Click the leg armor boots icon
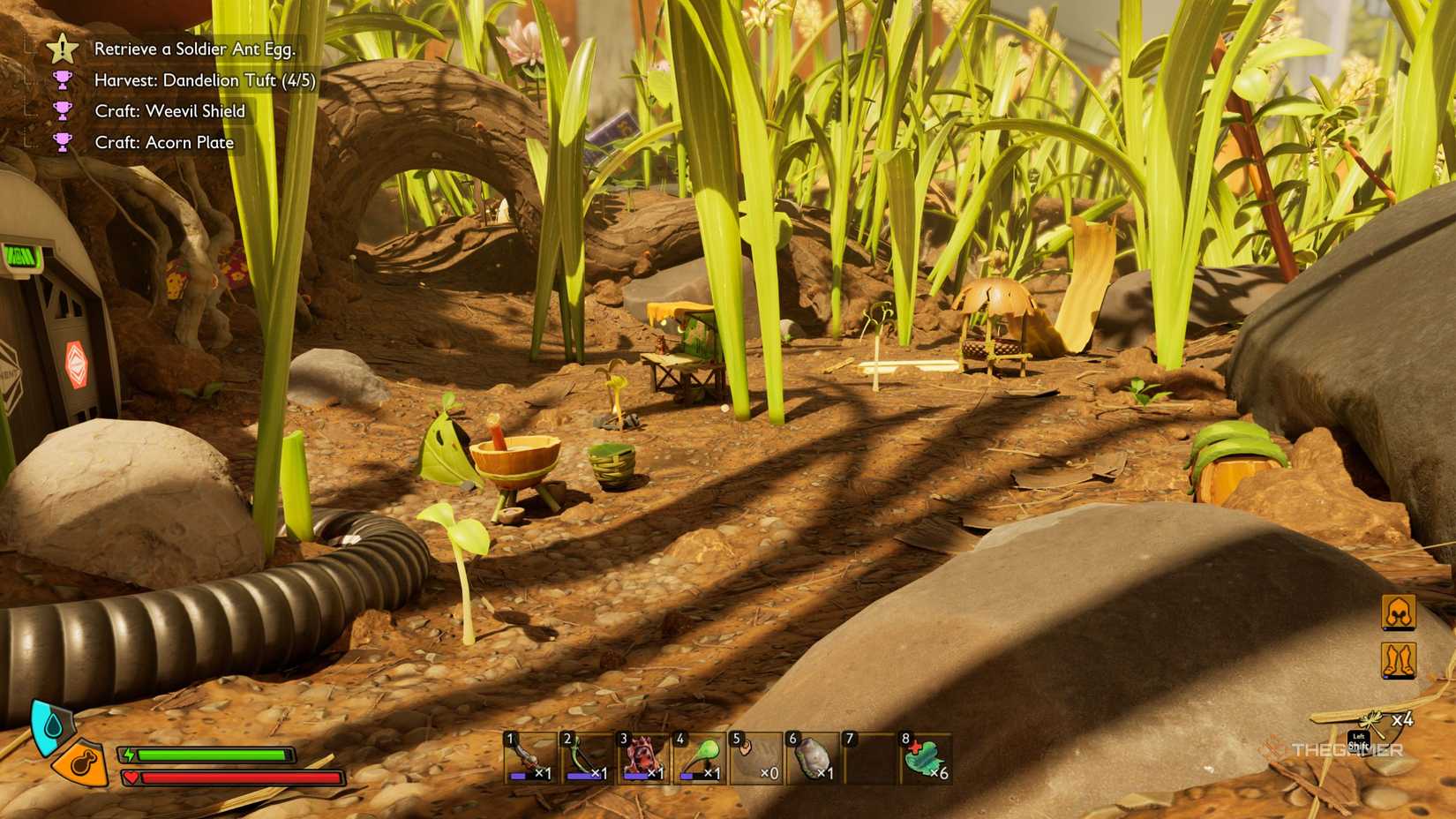The width and height of the screenshot is (1456, 819). point(1399,660)
